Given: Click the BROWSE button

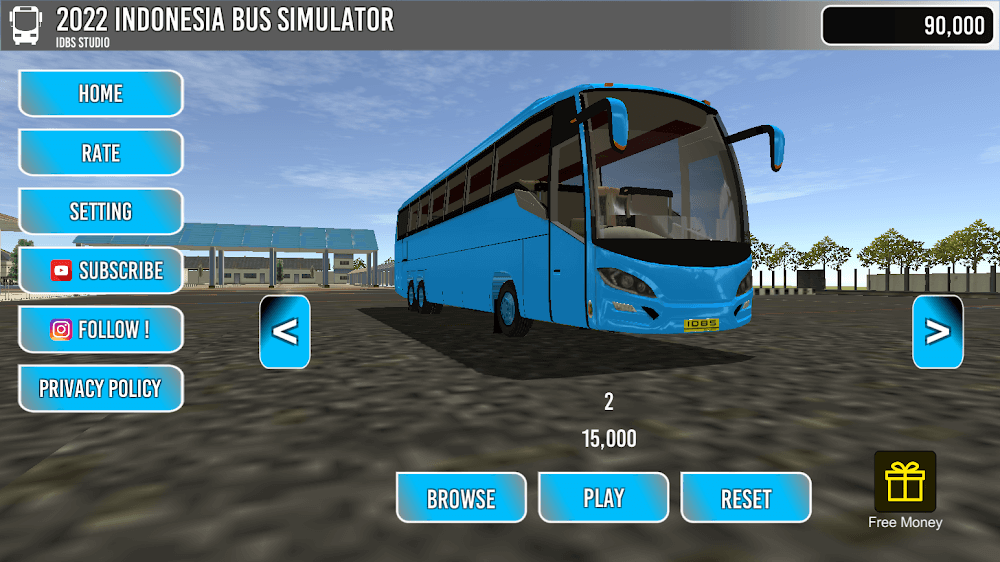Looking at the screenshot, I should (461, 498).
